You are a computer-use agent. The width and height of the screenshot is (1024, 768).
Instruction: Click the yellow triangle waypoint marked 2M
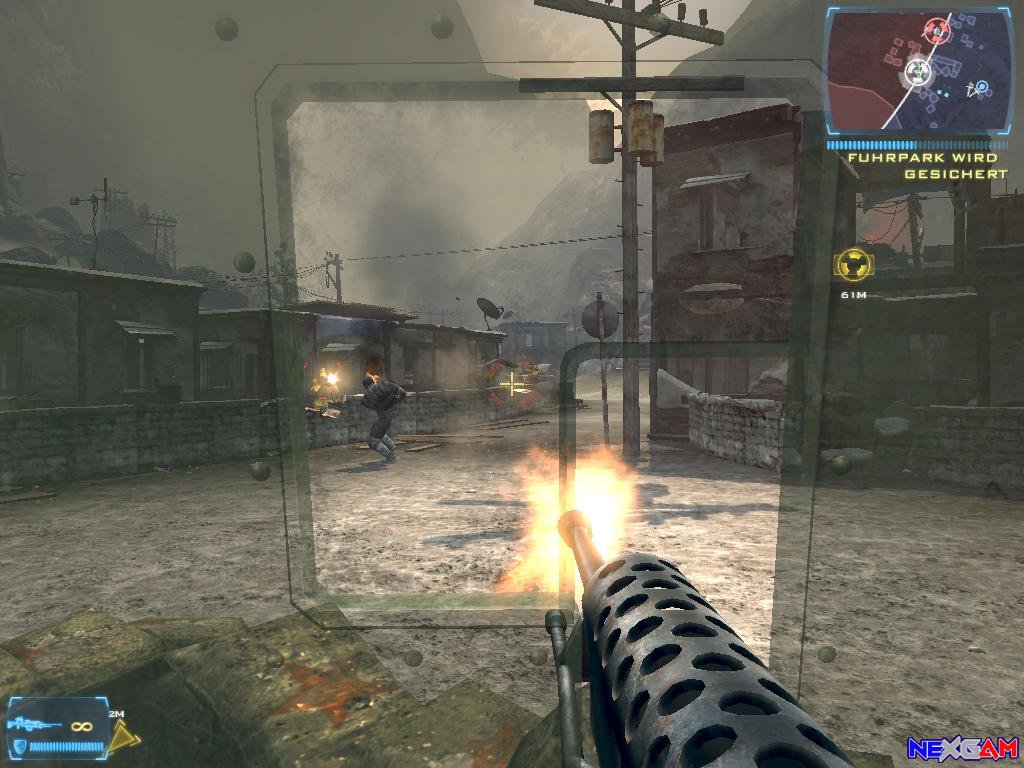coord(124,738)
